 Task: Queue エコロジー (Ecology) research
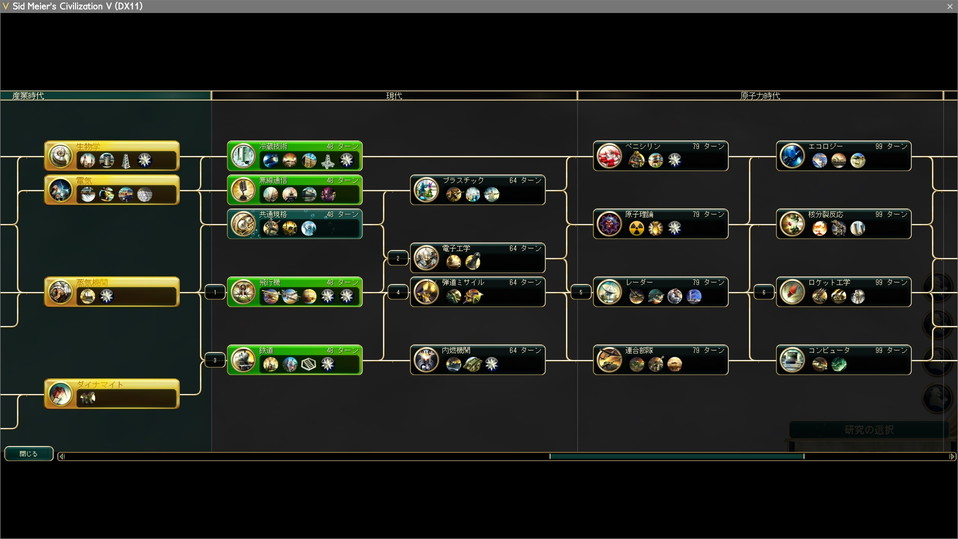(x=844, y=155)
